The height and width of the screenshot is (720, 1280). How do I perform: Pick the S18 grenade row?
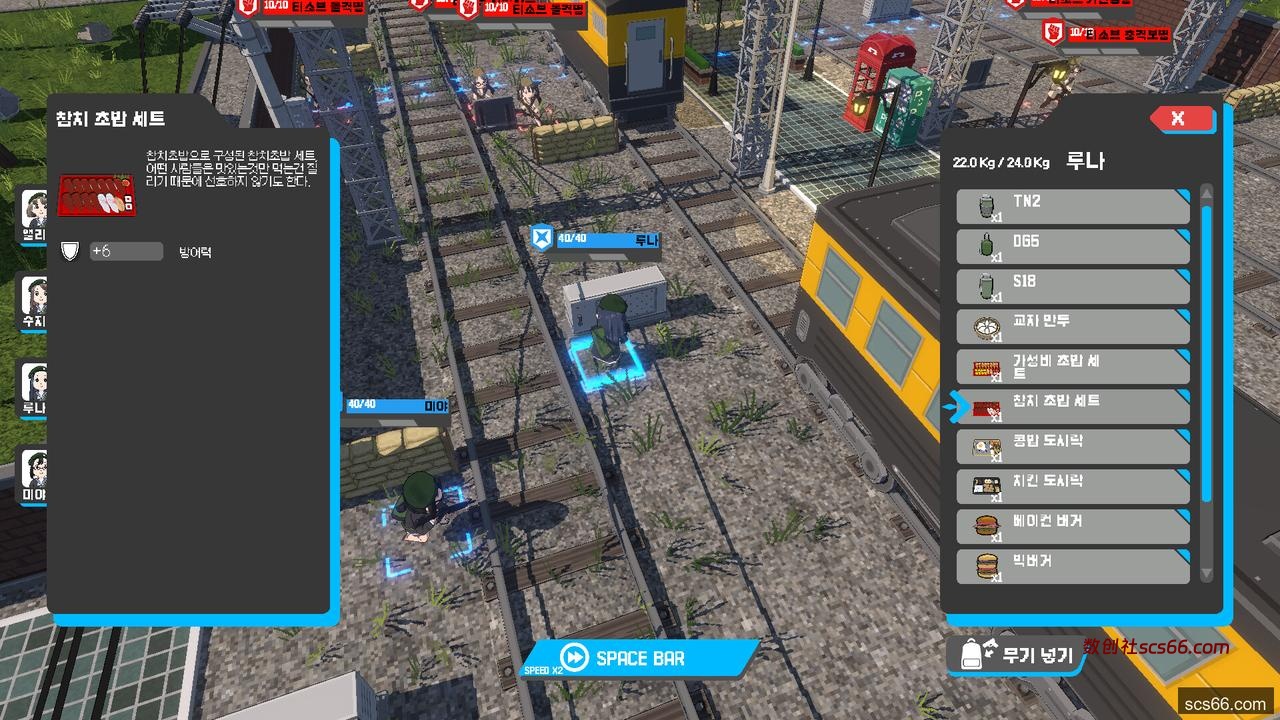coord(1073,287)
